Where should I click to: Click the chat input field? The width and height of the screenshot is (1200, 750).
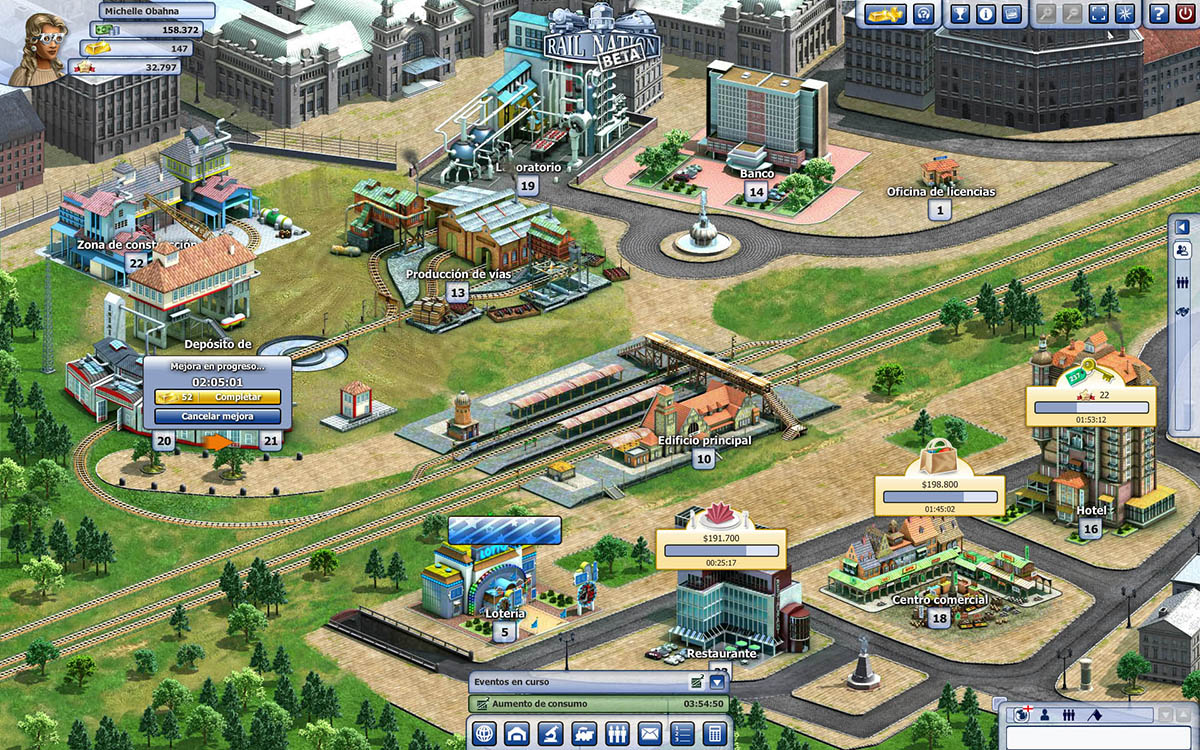(1100, 737)
